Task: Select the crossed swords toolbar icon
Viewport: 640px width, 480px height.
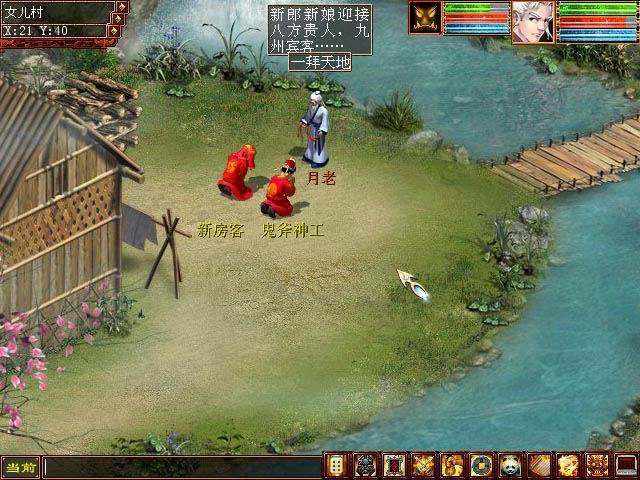Action: pos(423,465)
